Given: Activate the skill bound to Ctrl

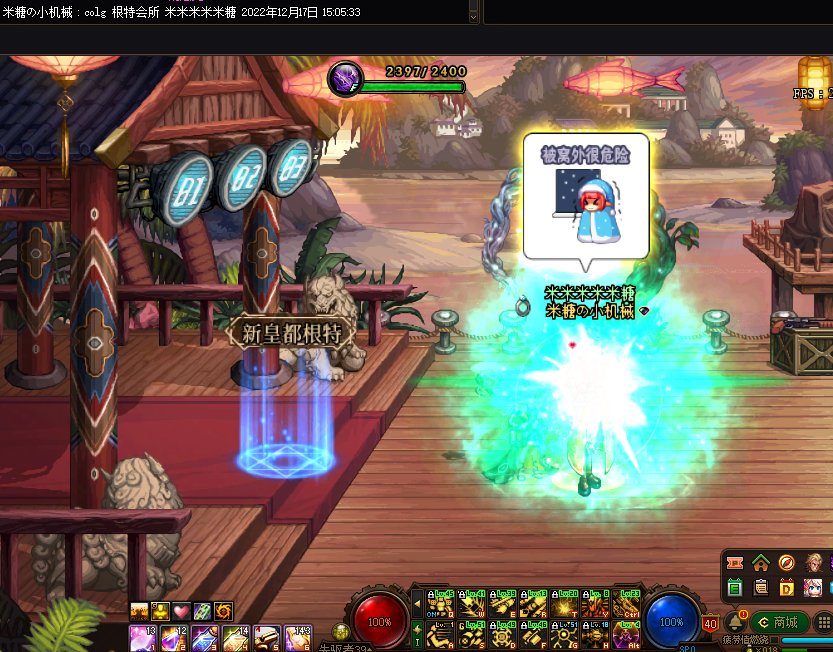Looking at the screenshot, I should tap(627, 604).
